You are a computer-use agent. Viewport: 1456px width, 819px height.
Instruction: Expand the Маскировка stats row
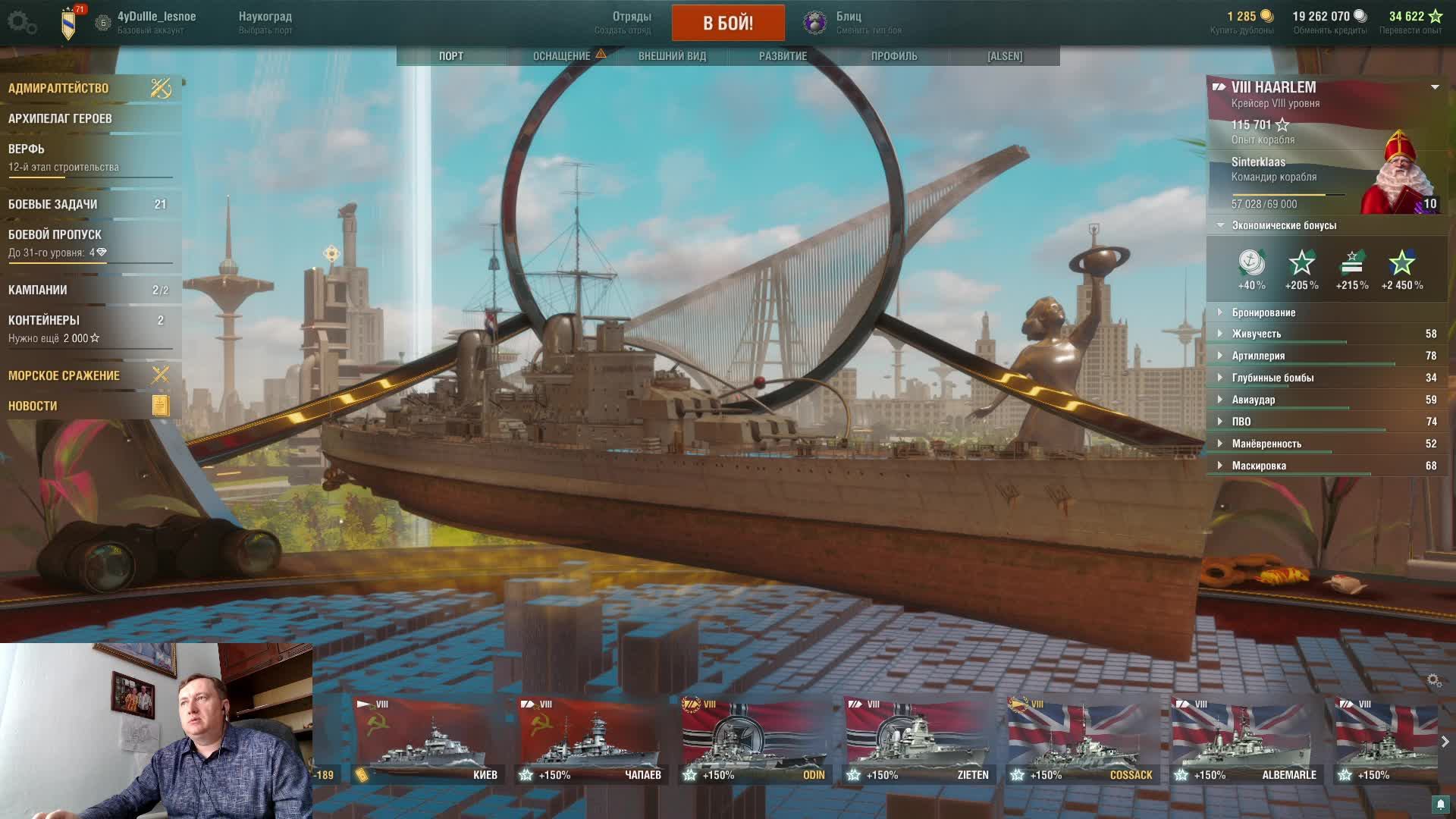(x=1259, y=466)
